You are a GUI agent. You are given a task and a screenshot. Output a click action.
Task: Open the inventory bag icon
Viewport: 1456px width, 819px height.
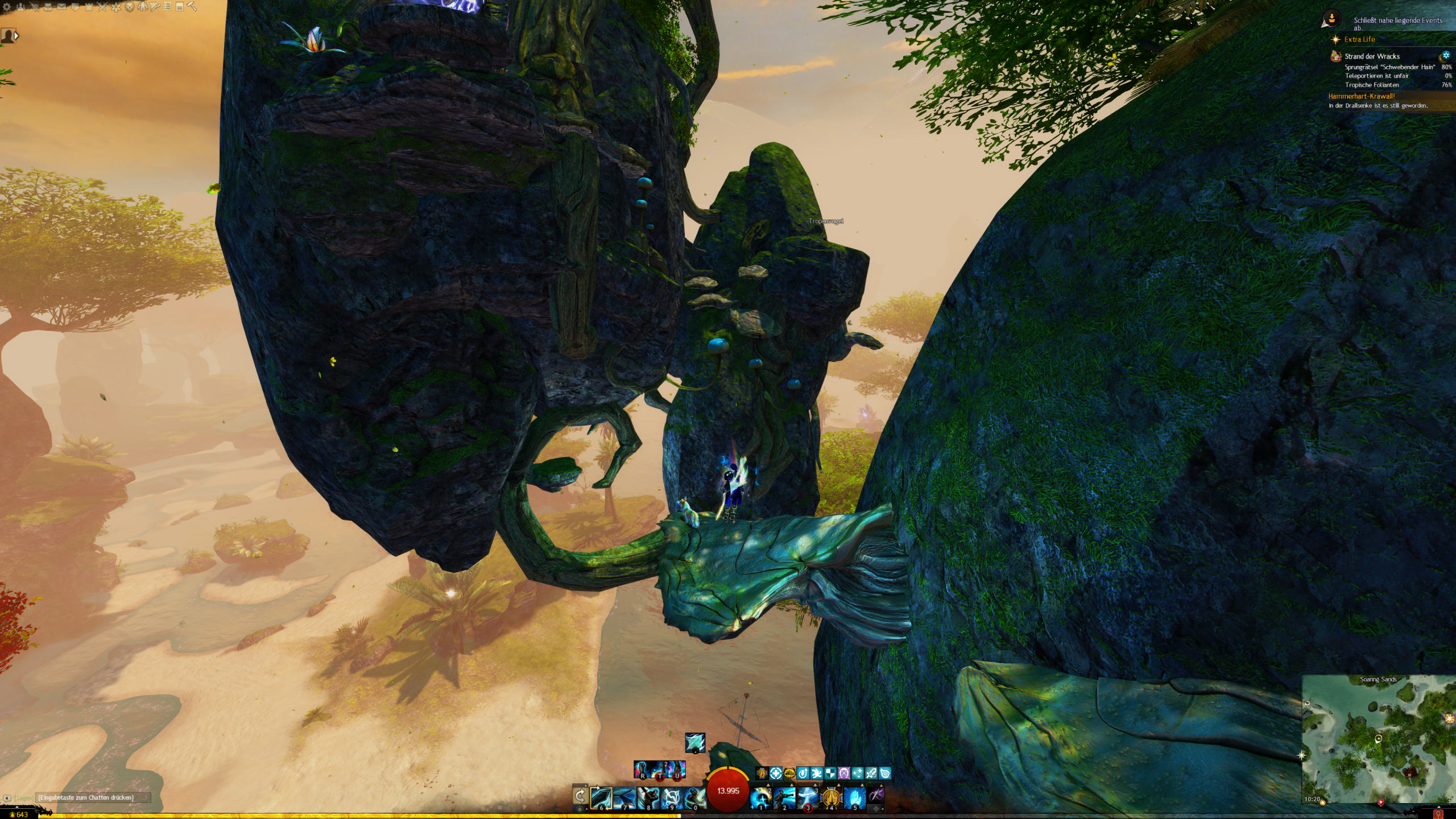coord(48,7)
